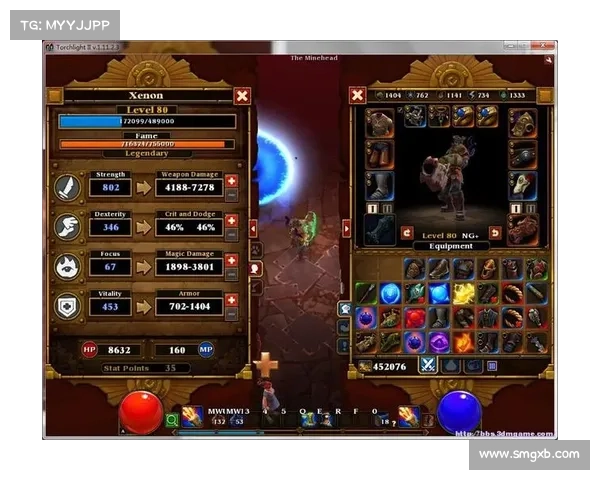Select the equipped boots slot
Screen dimensions: 600x480
[379, 185]
